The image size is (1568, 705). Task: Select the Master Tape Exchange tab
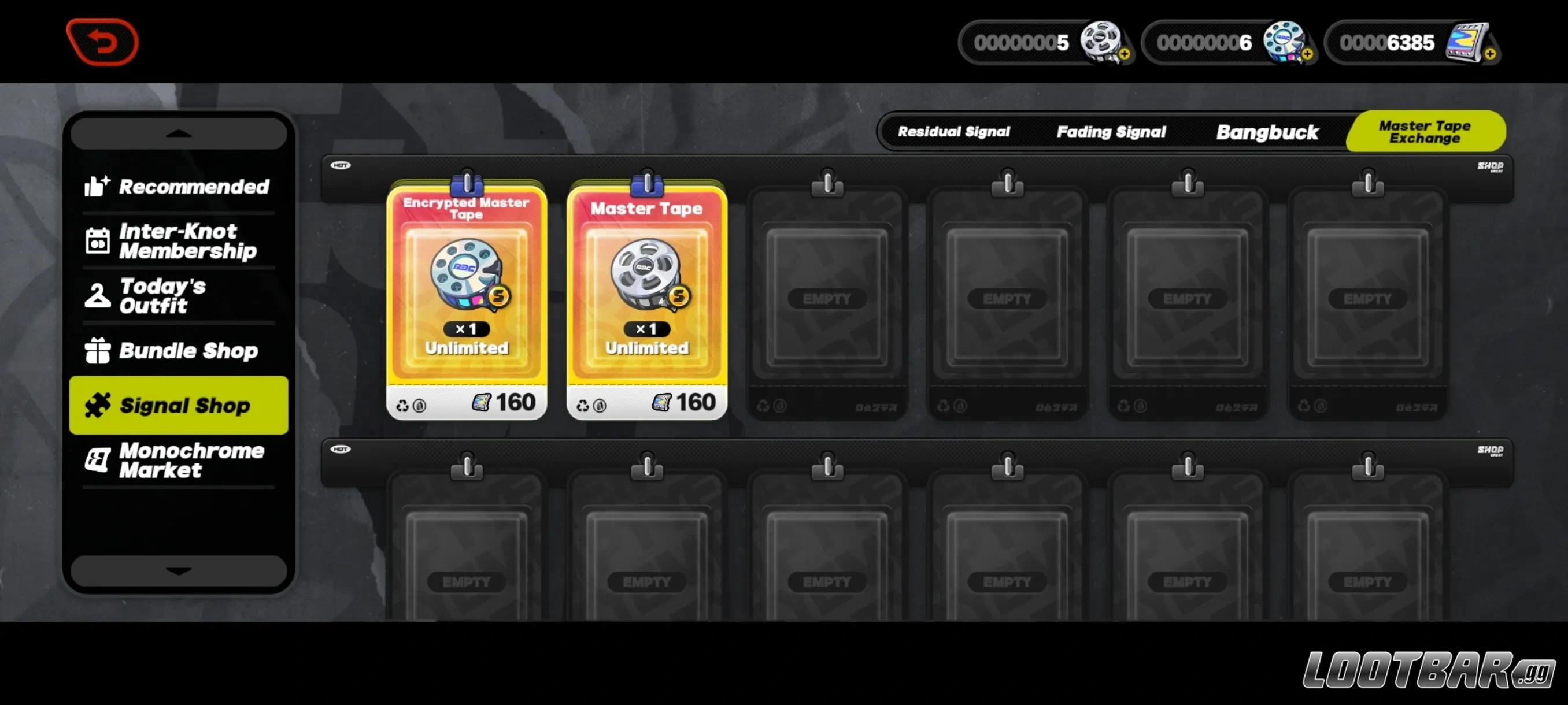(x=1425, y=132)
